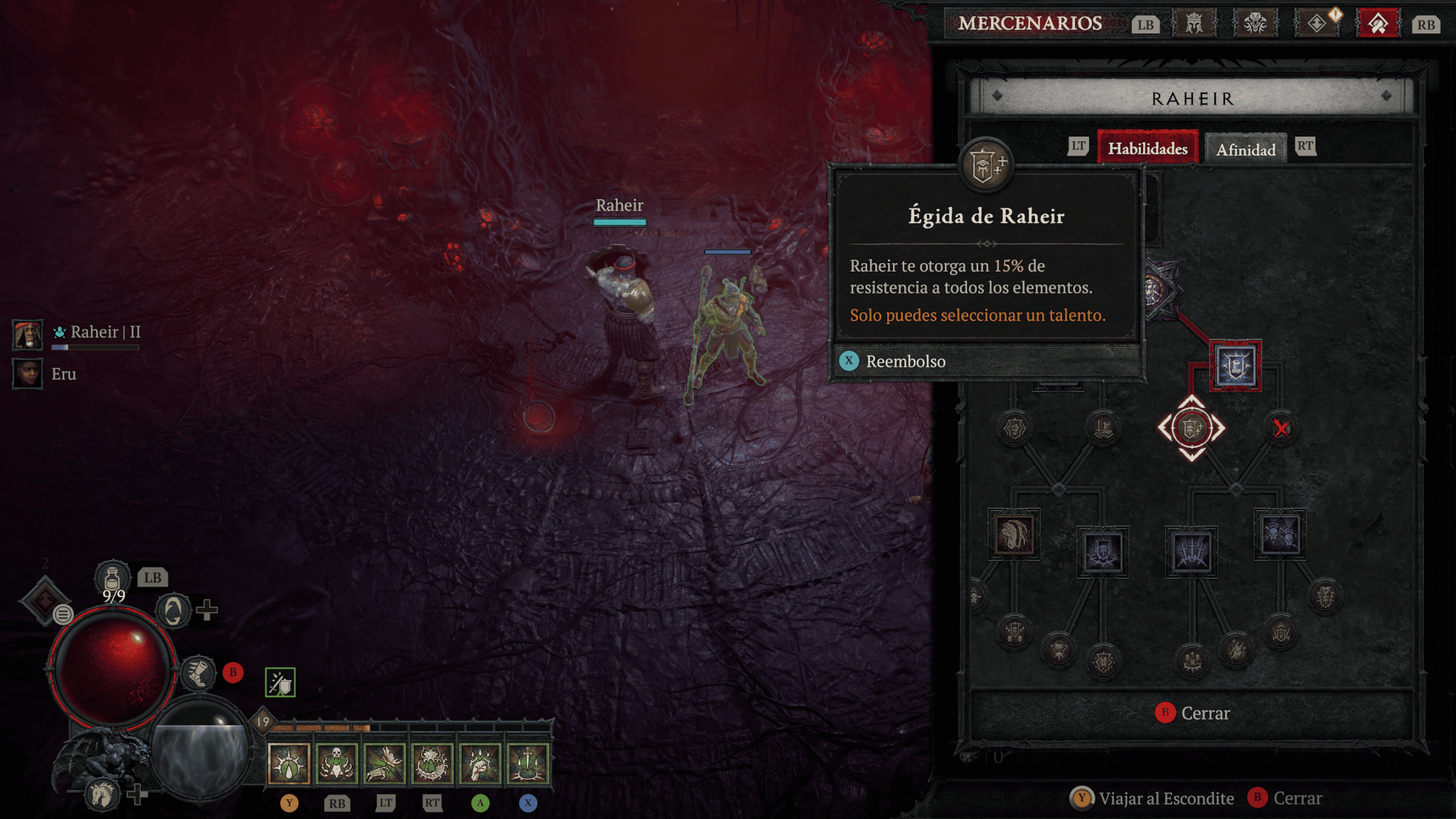Select Raheir's portrait in the party list

28,333
